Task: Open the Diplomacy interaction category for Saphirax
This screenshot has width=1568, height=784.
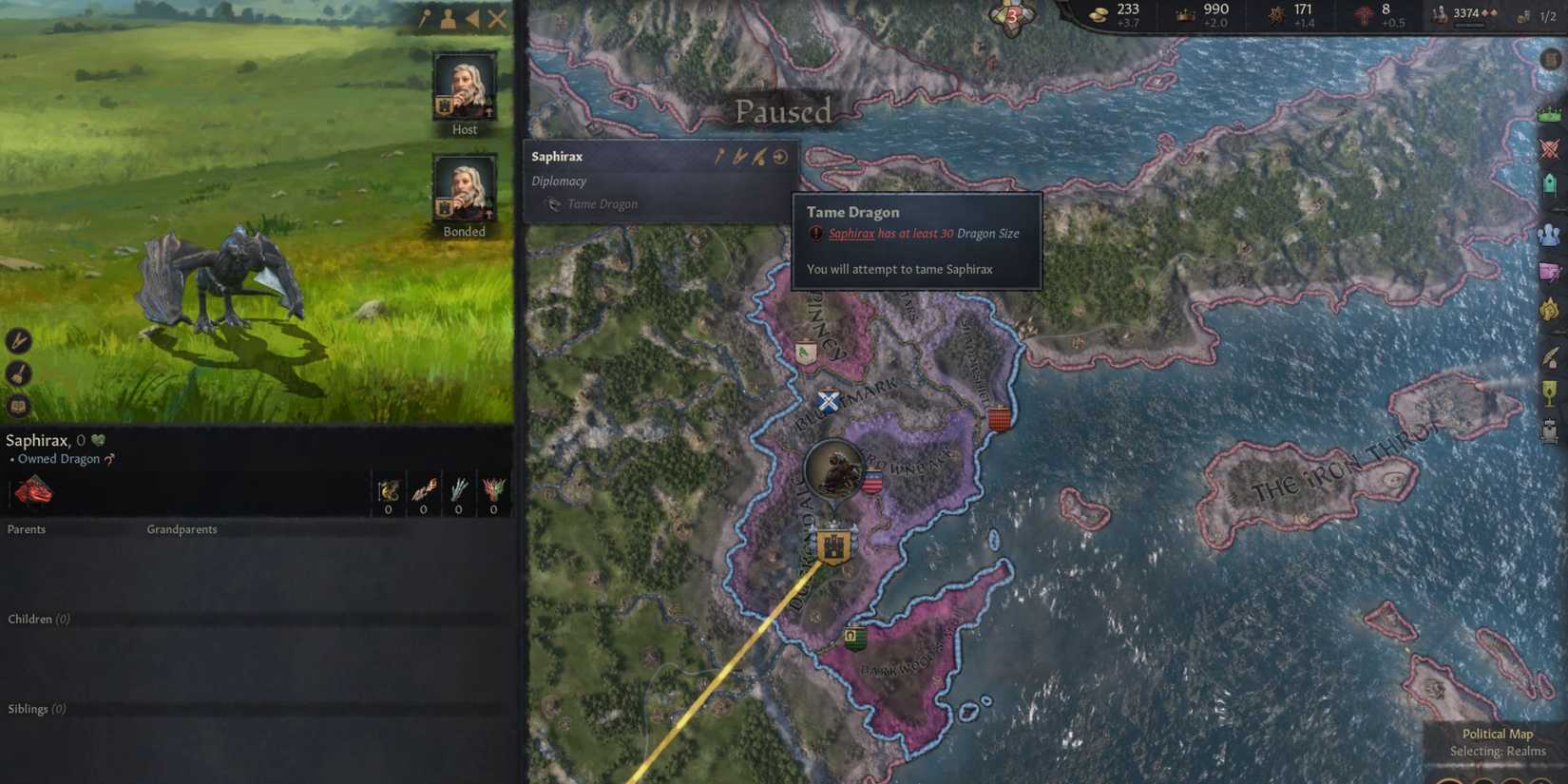Action: coord(559,181)
